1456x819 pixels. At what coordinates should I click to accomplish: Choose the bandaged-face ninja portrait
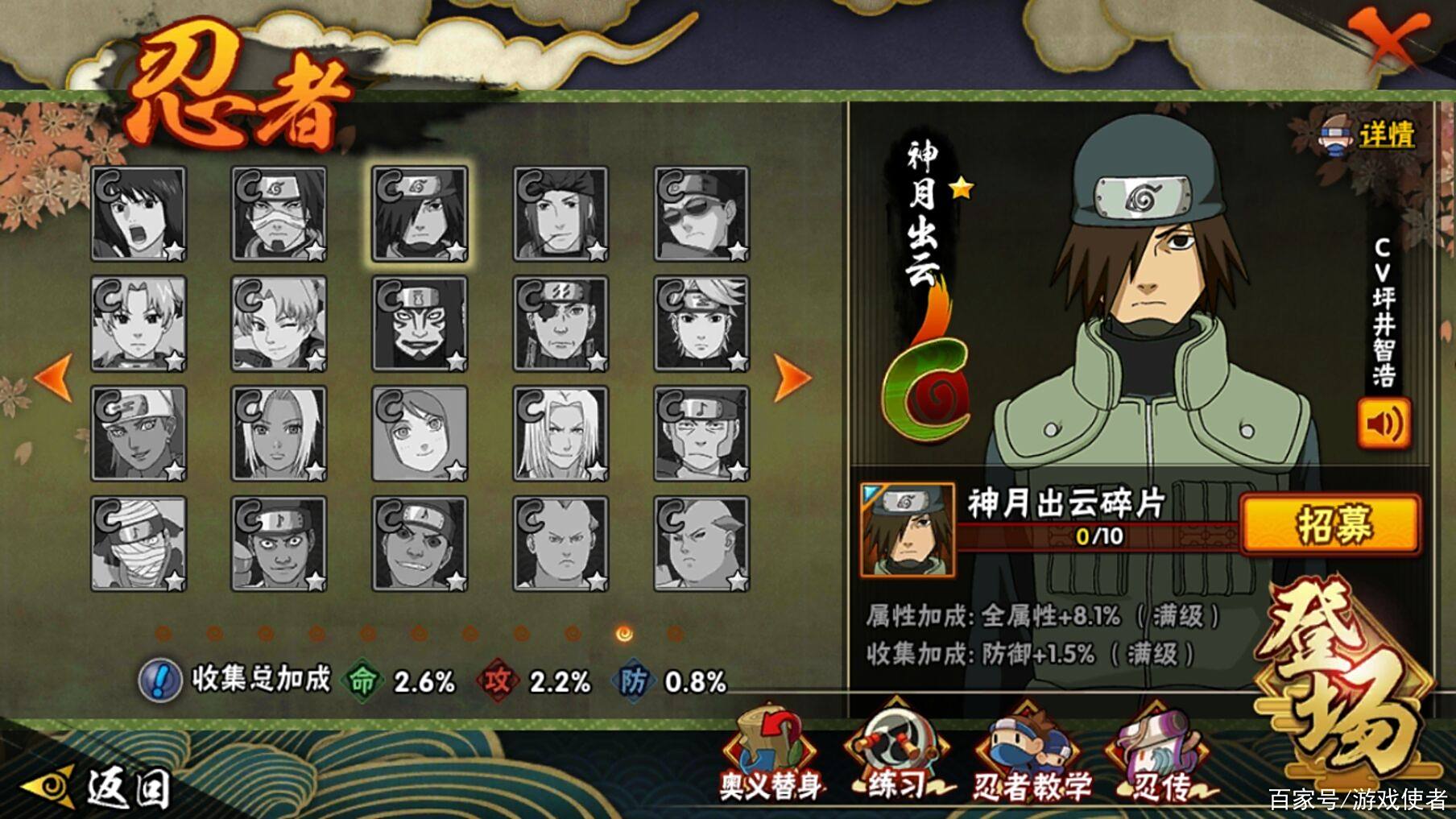[x=139, y=544]
